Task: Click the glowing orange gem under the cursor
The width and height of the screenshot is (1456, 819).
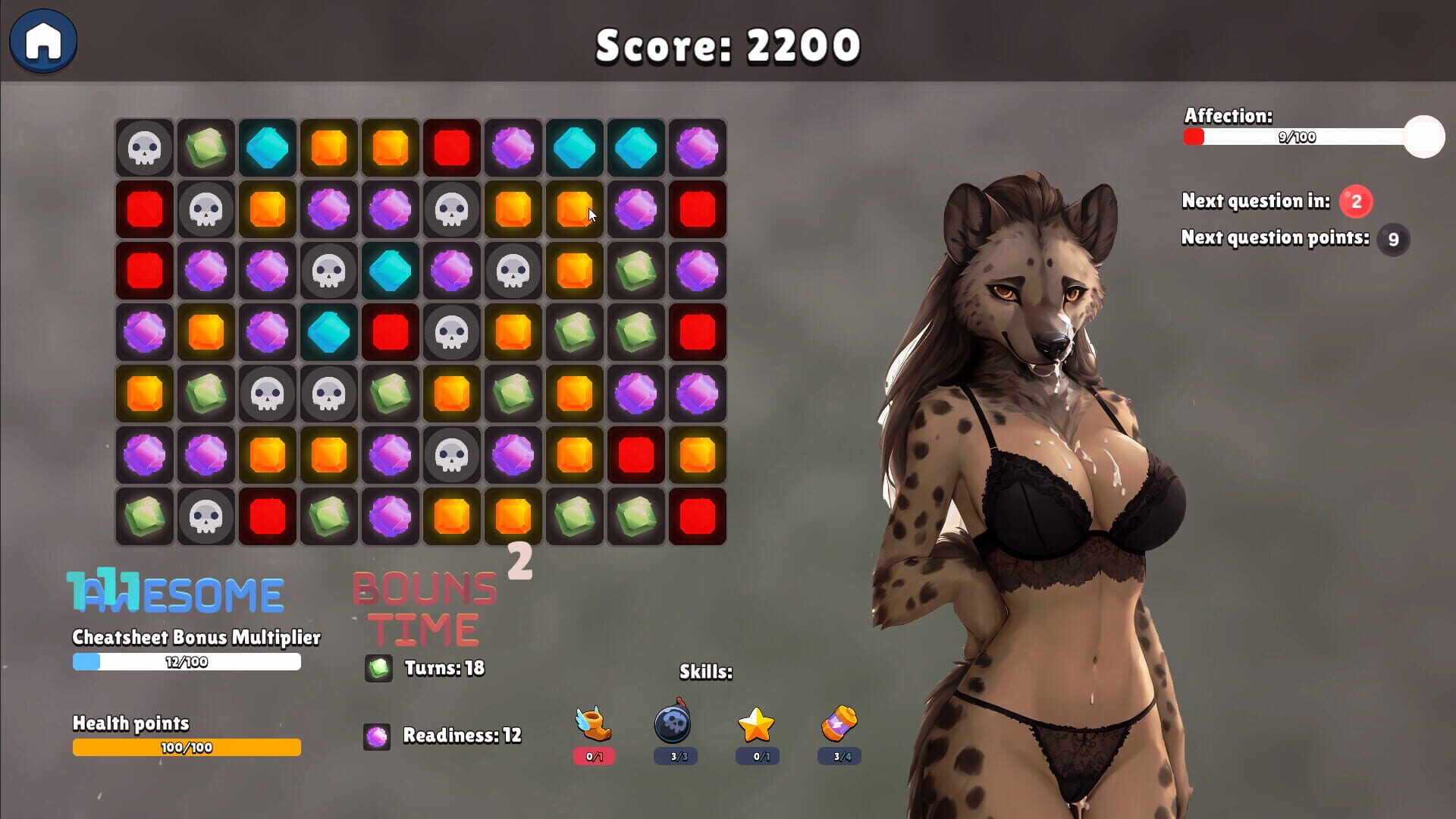Action: pos(574,210)
